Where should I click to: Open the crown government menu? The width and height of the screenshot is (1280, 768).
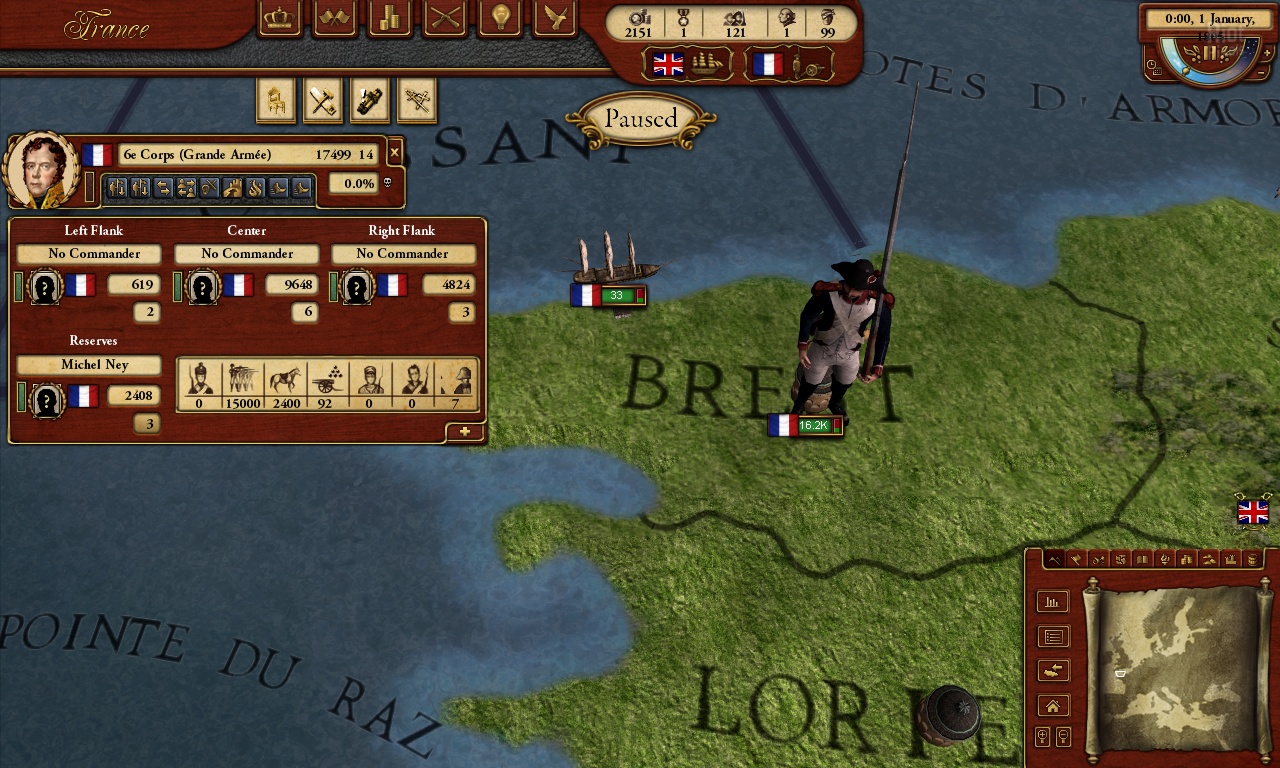tap(280, 18)
